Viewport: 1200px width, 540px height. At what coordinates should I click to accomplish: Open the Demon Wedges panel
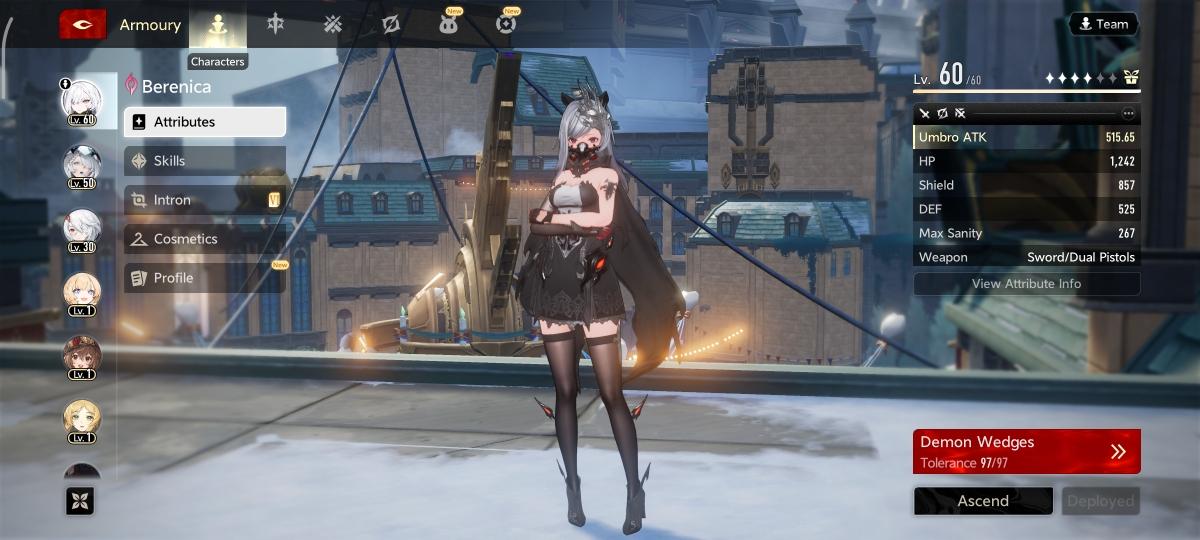1026,451
